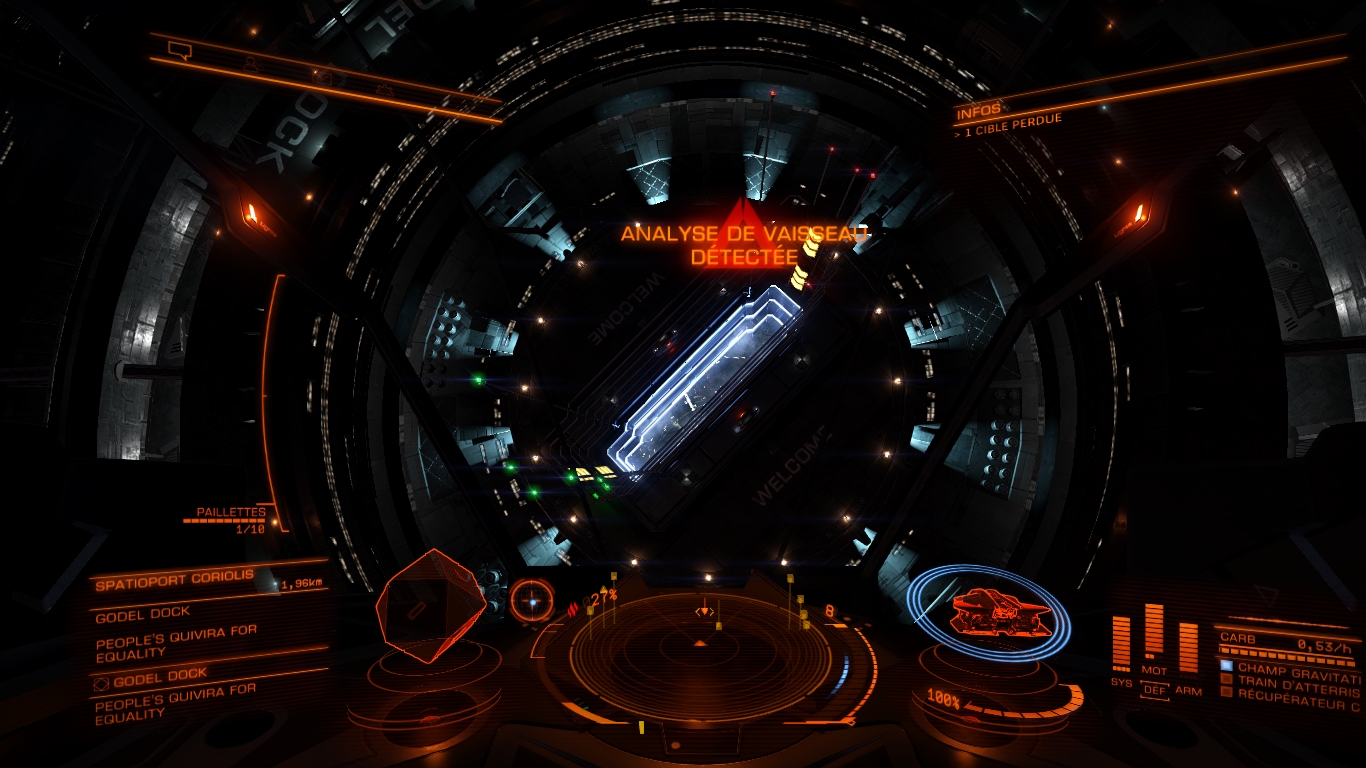Select the Spatioport Coriolis target entry
The width and height of the screenshot is (1366, 768).
175,580
